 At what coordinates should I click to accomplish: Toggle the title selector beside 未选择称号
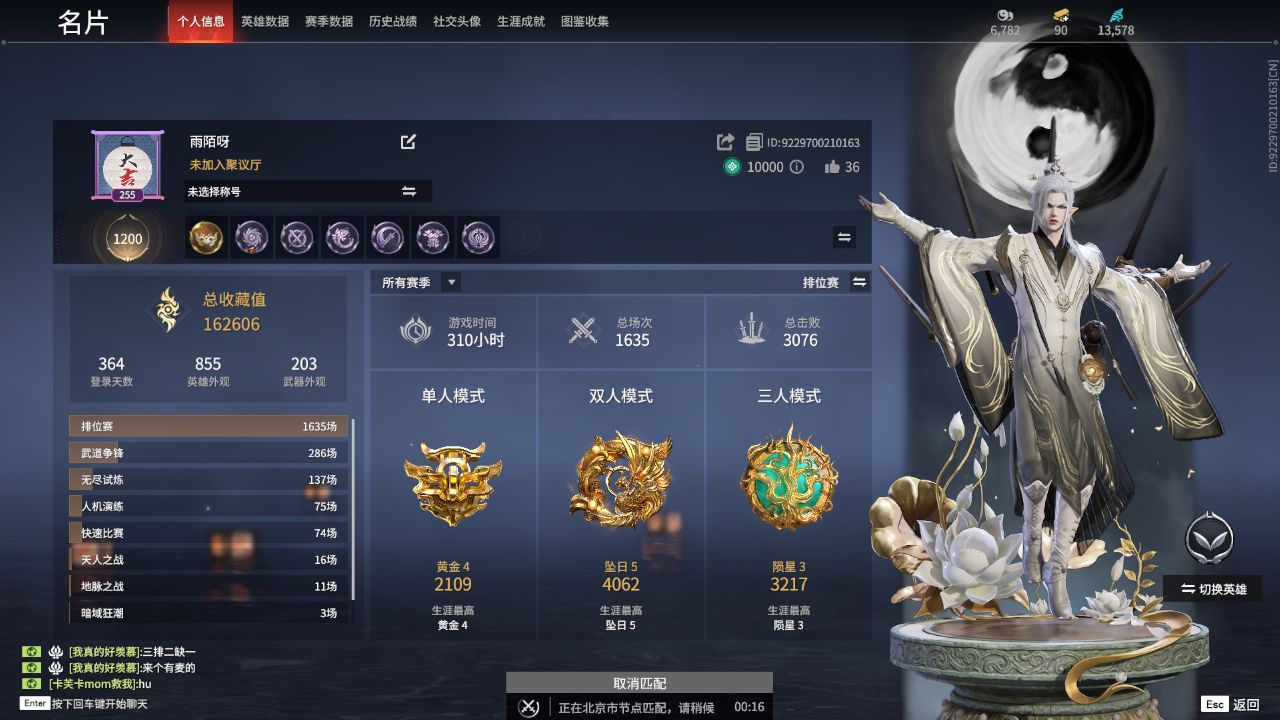[x=409, y=191]
